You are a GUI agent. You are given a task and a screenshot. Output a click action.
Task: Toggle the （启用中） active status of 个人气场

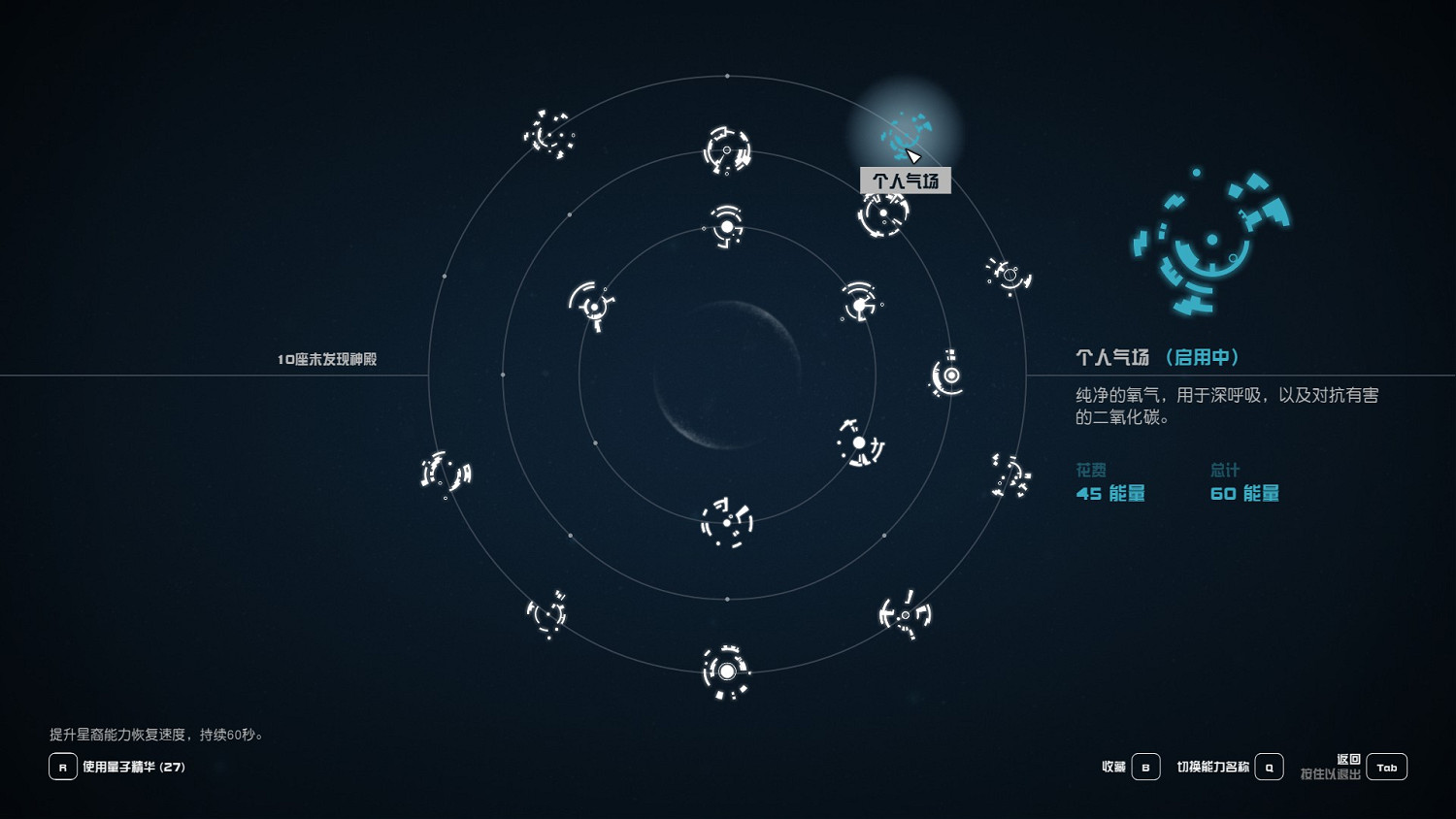[x=1204, y=357]
